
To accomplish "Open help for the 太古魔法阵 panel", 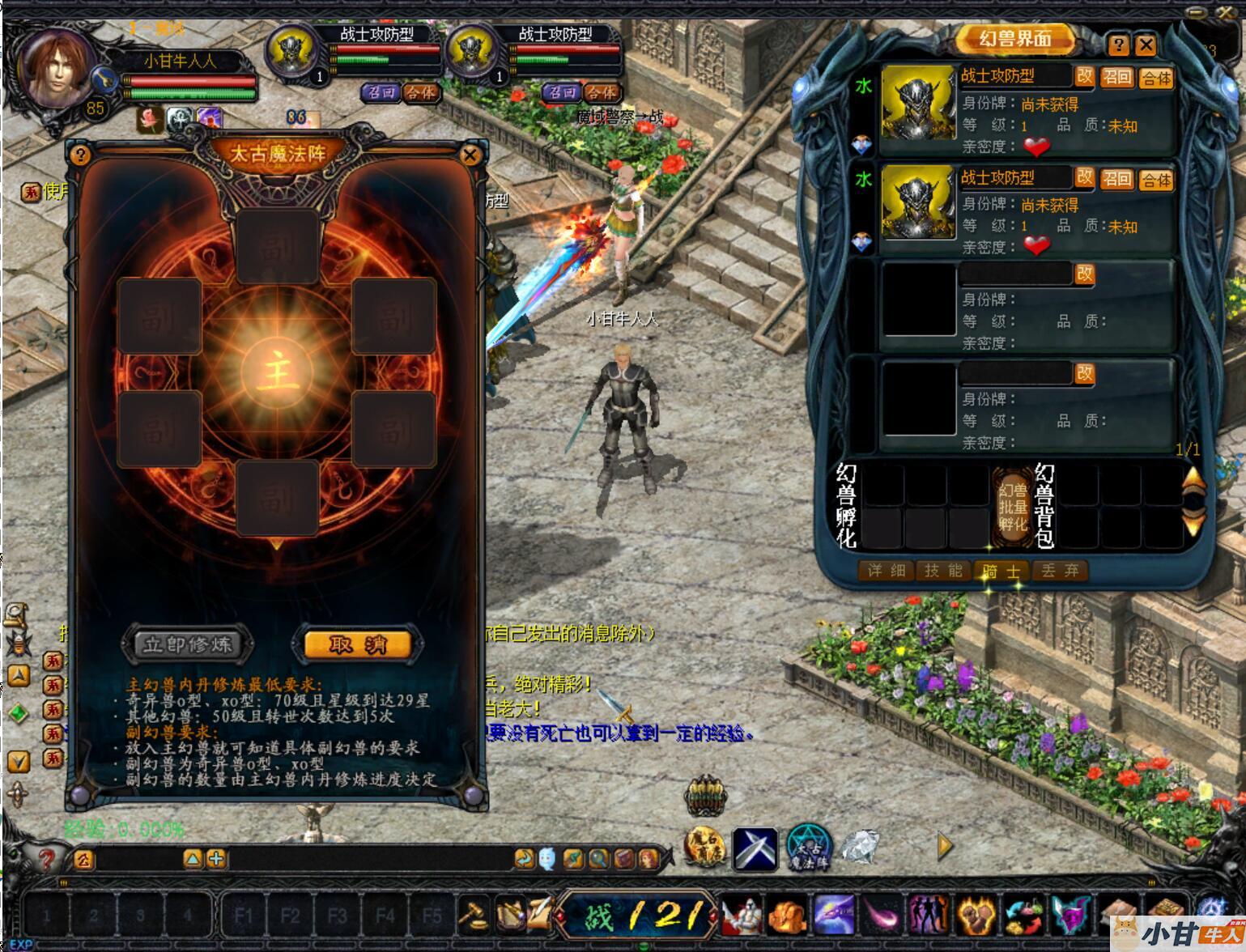I will coord(80,155).
